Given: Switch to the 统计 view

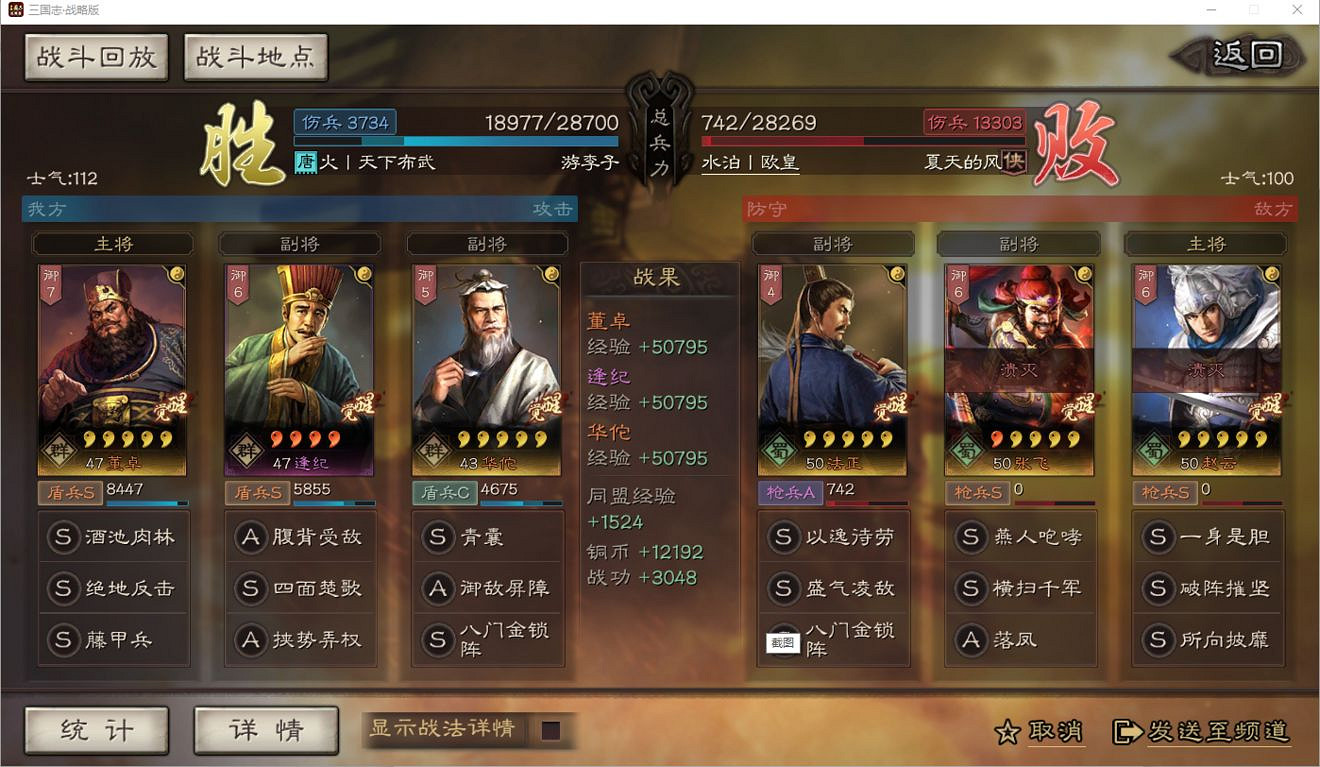Looking at the screenshot, I should 96,731.
